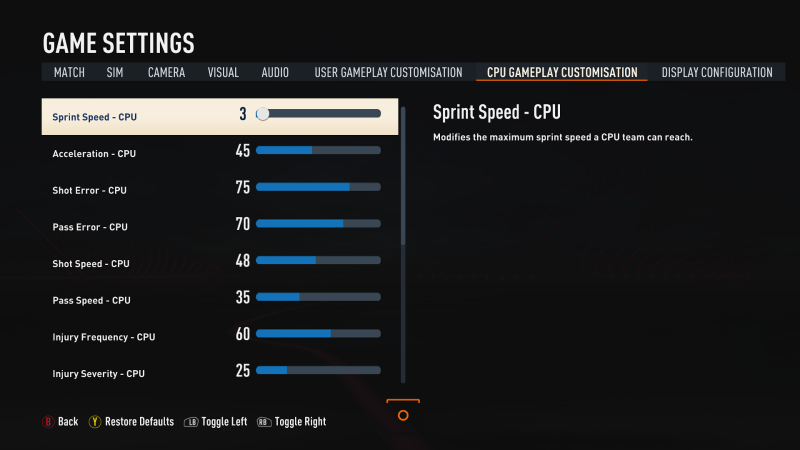Choose the Injury Severity - CPU row label
Screen dimensions: 800x450
tap(98, 374)
